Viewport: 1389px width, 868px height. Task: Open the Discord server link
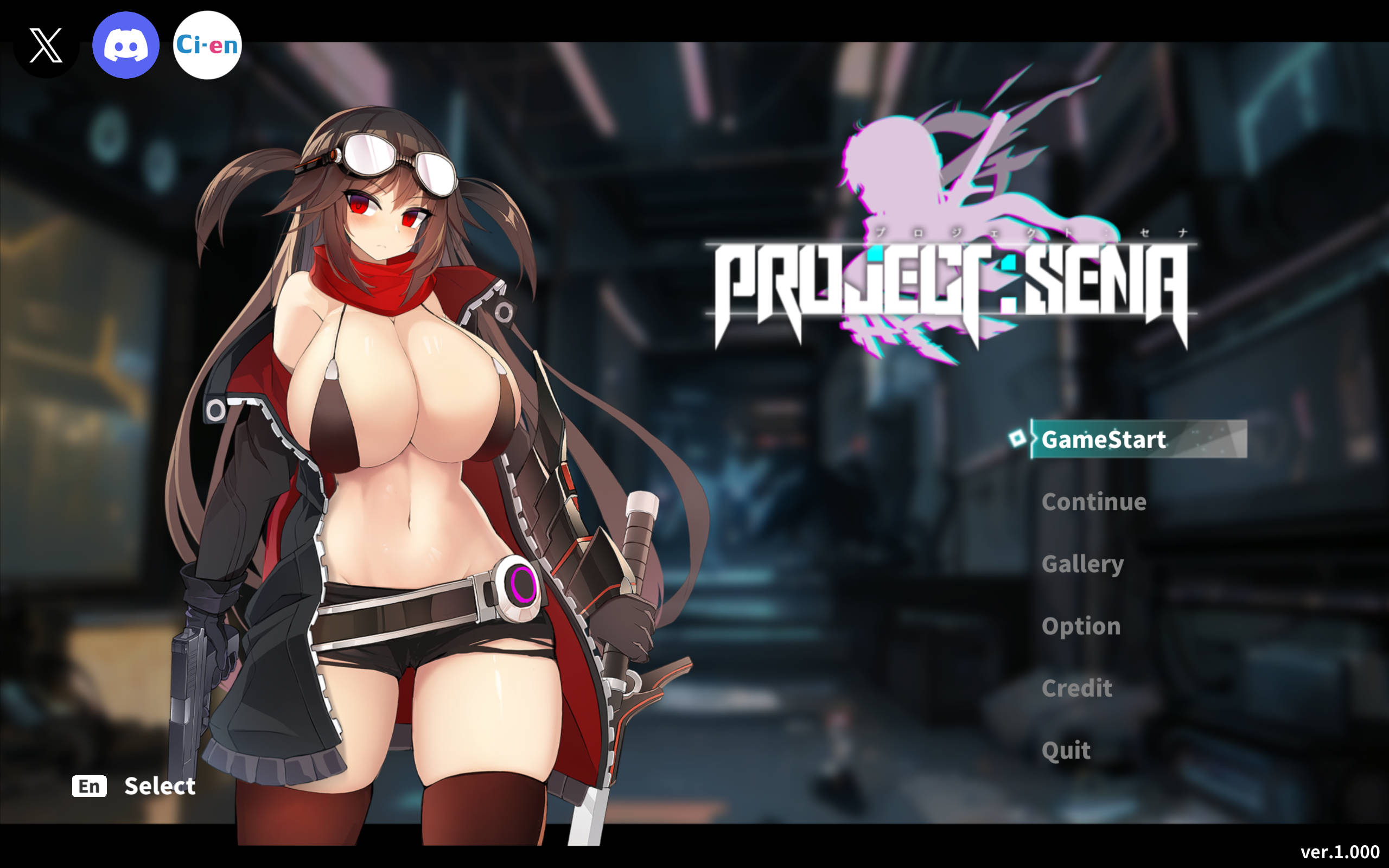tap(126, 46)
